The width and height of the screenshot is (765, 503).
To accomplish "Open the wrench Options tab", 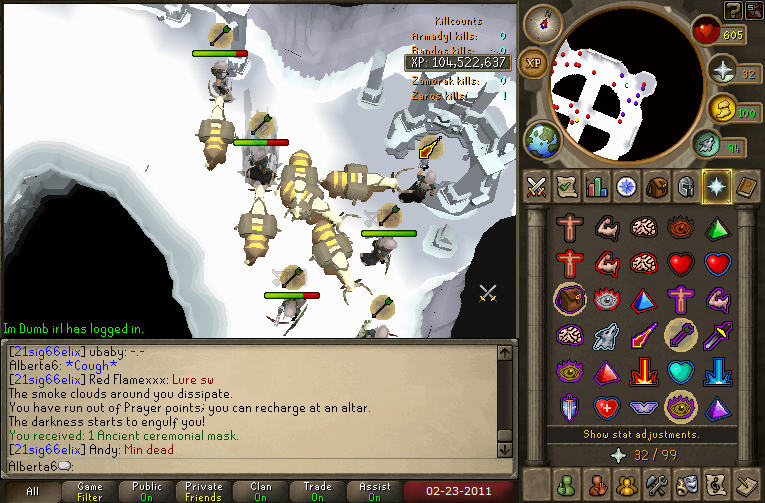I will [x=656, y=484].
